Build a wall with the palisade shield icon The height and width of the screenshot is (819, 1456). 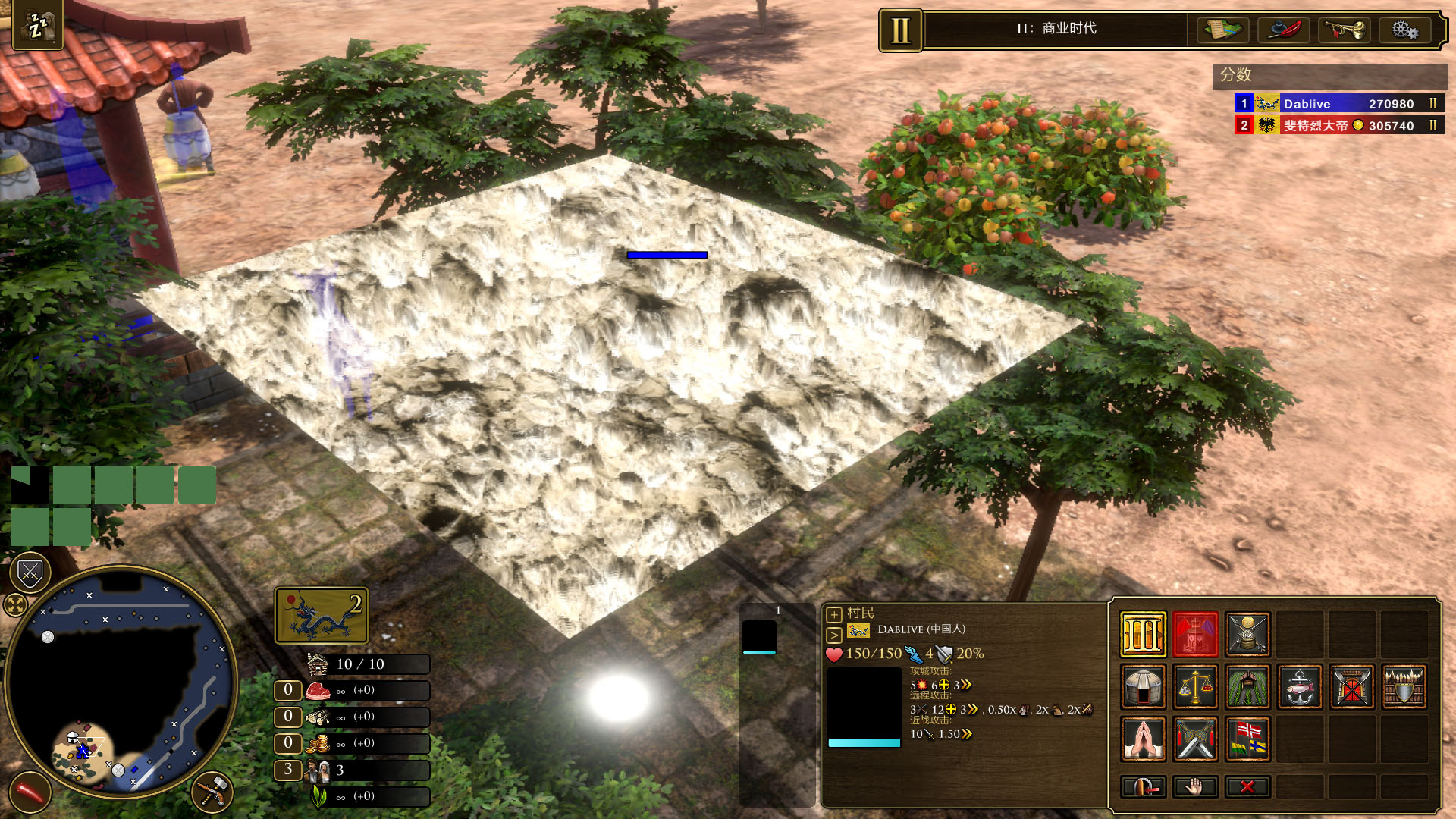pyautogui.click(x=1404, y=686)
